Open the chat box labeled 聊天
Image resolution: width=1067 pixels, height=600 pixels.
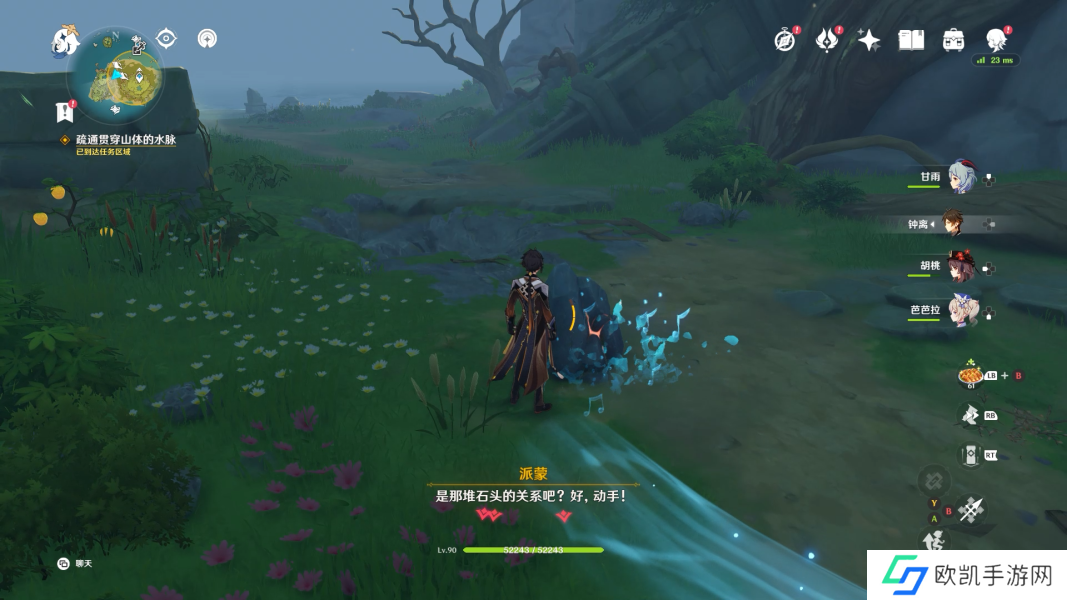pyautogui.click(x=76, y=564)
